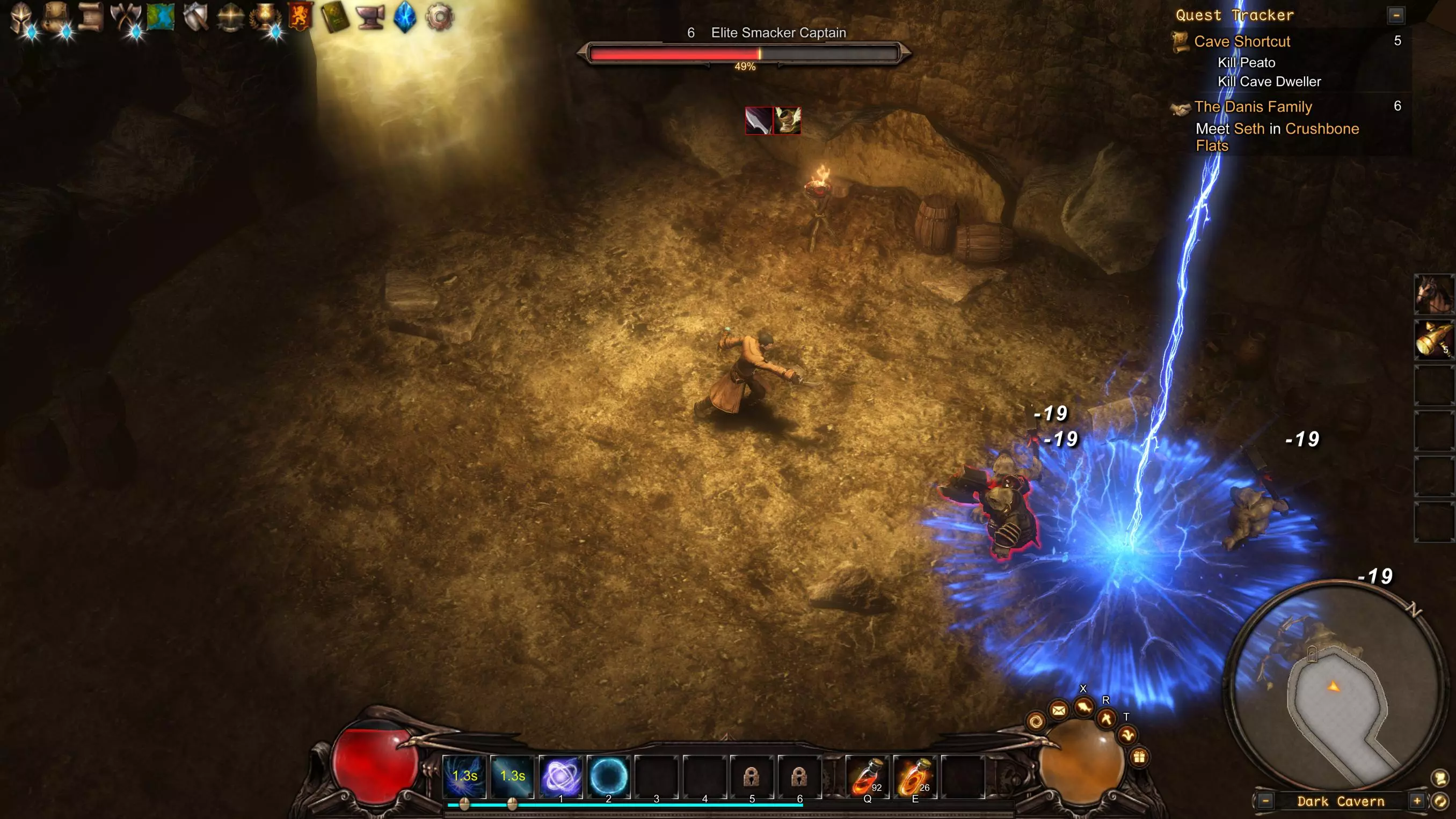Activate the blue ring skill
1456x819 pixels.
(x=609, y=777)
